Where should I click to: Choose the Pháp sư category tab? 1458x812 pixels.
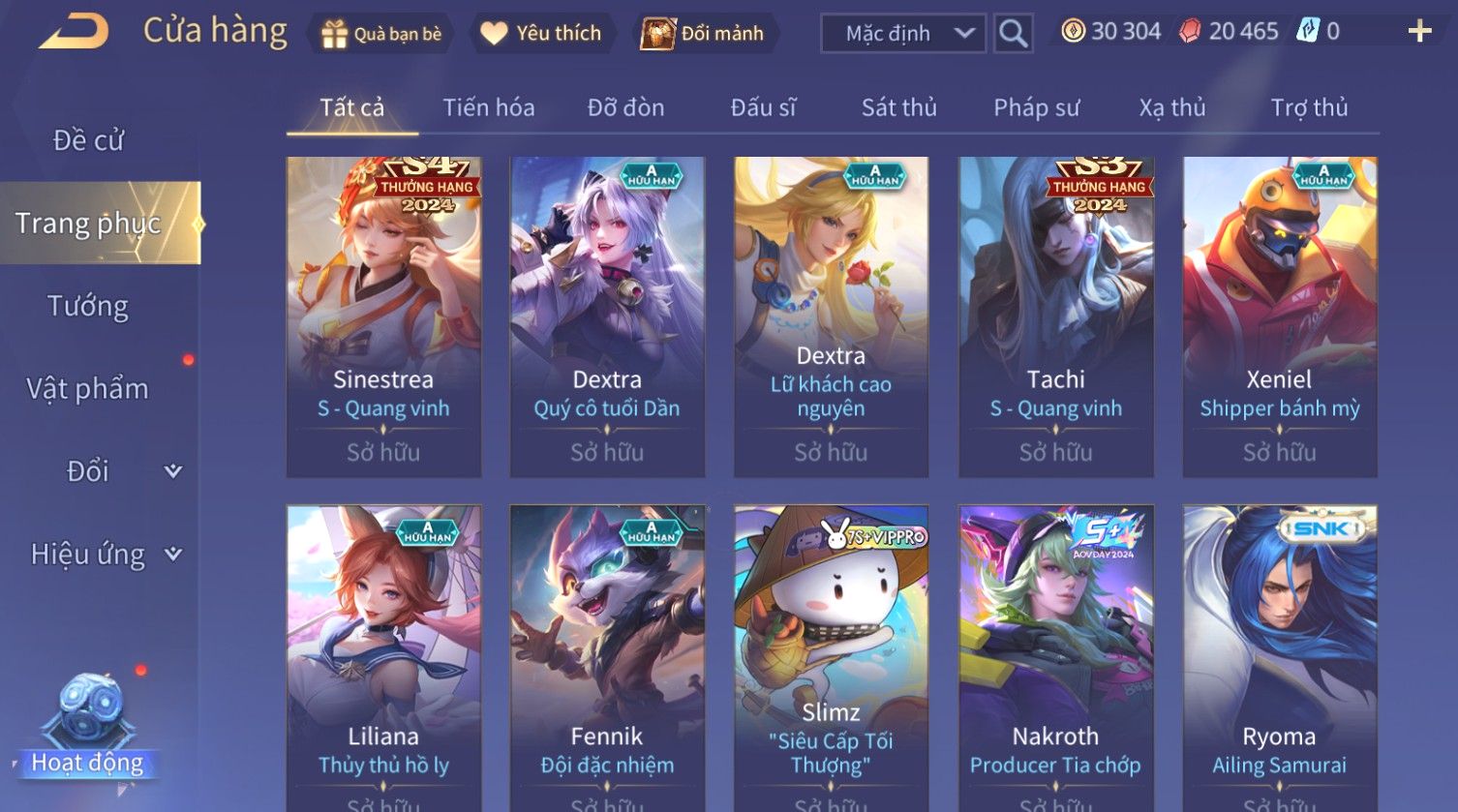coord(1036,107)
